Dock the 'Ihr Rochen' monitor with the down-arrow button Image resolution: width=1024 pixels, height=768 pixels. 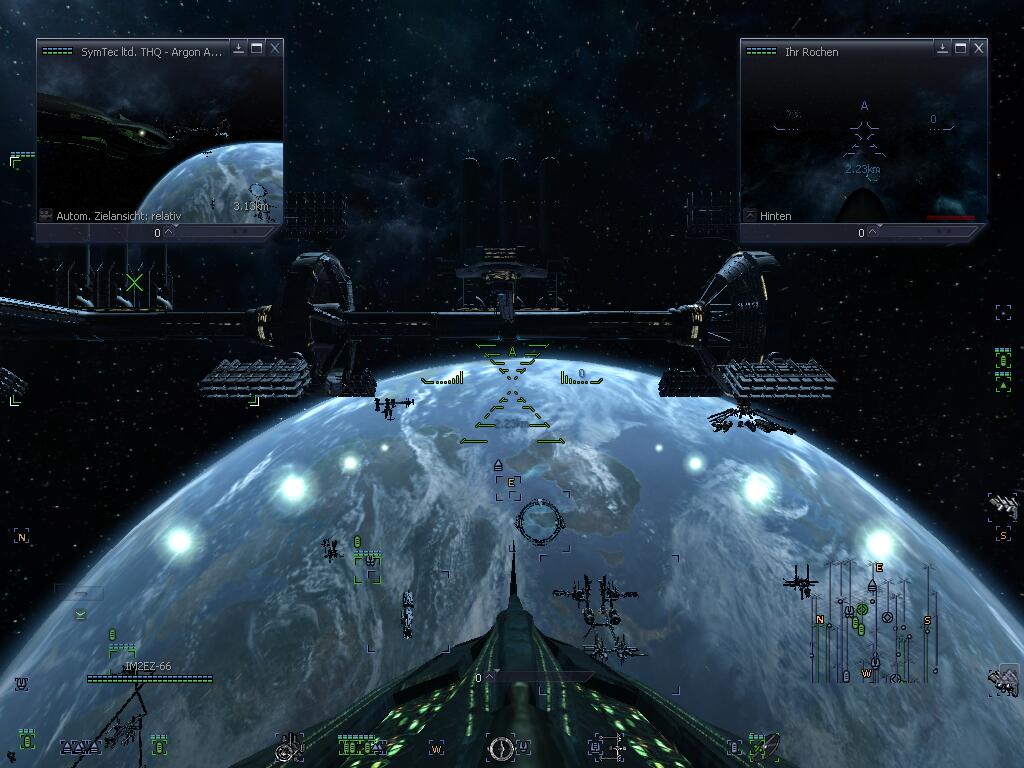943,48
